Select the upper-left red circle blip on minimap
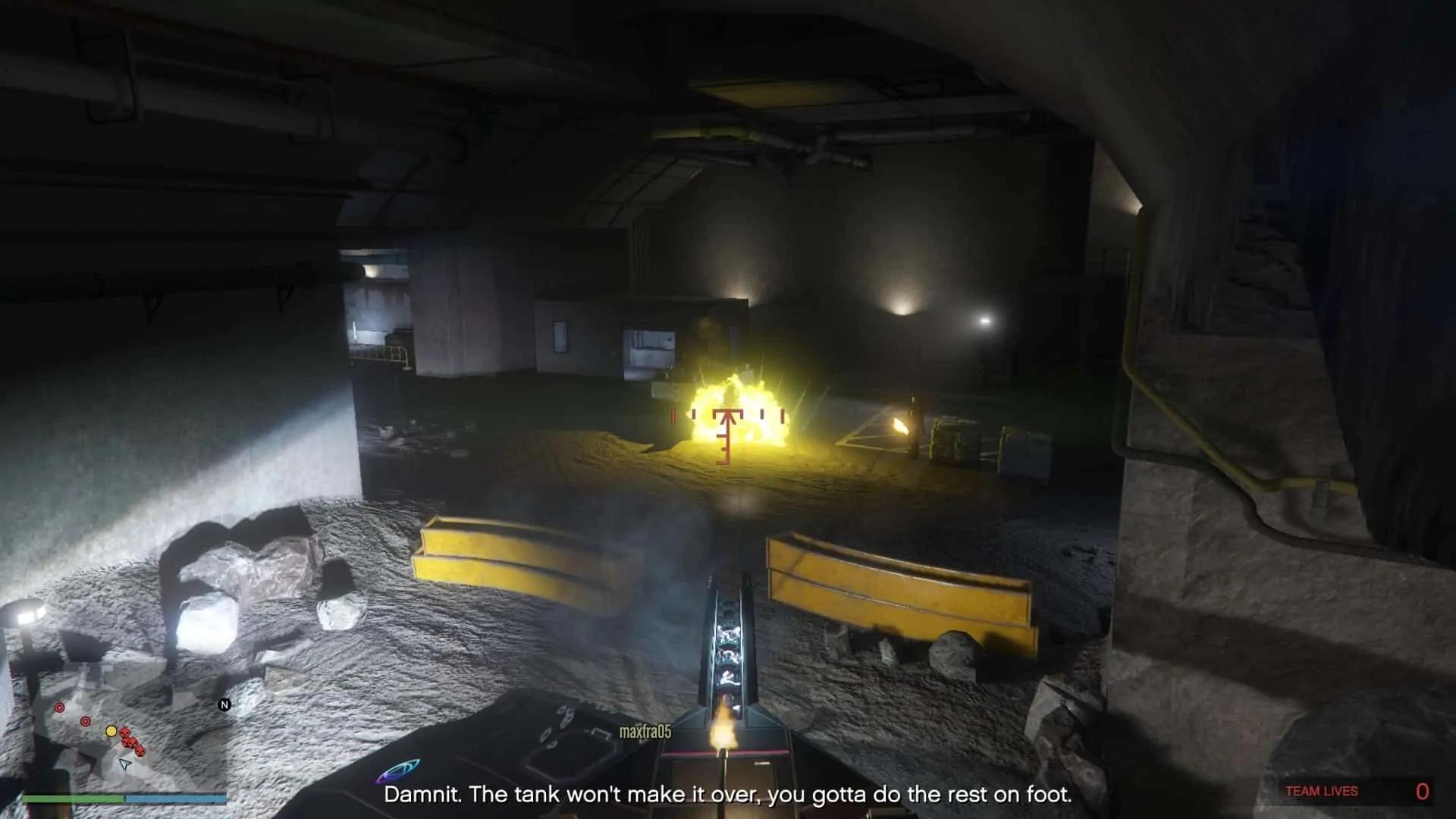 (59, 707)
